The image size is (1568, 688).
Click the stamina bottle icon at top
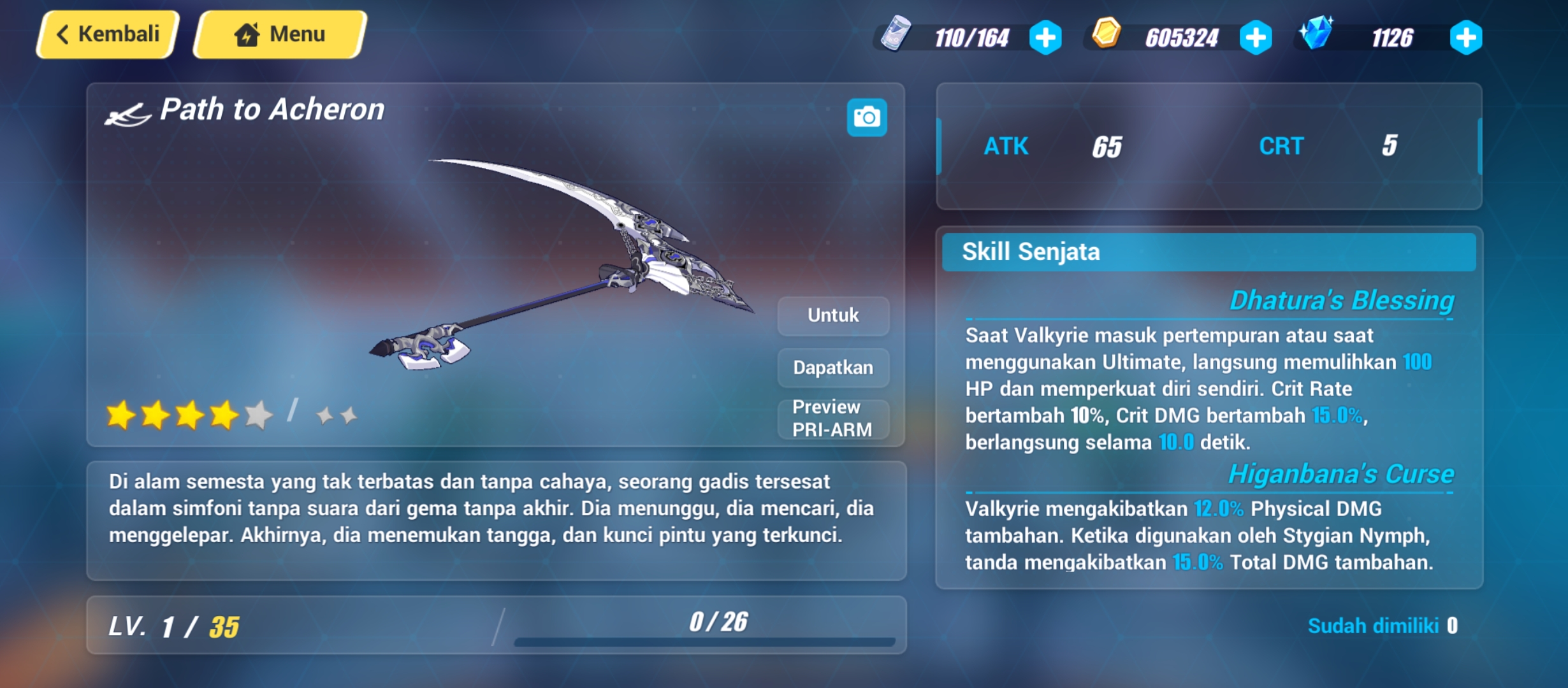(897, 36)
